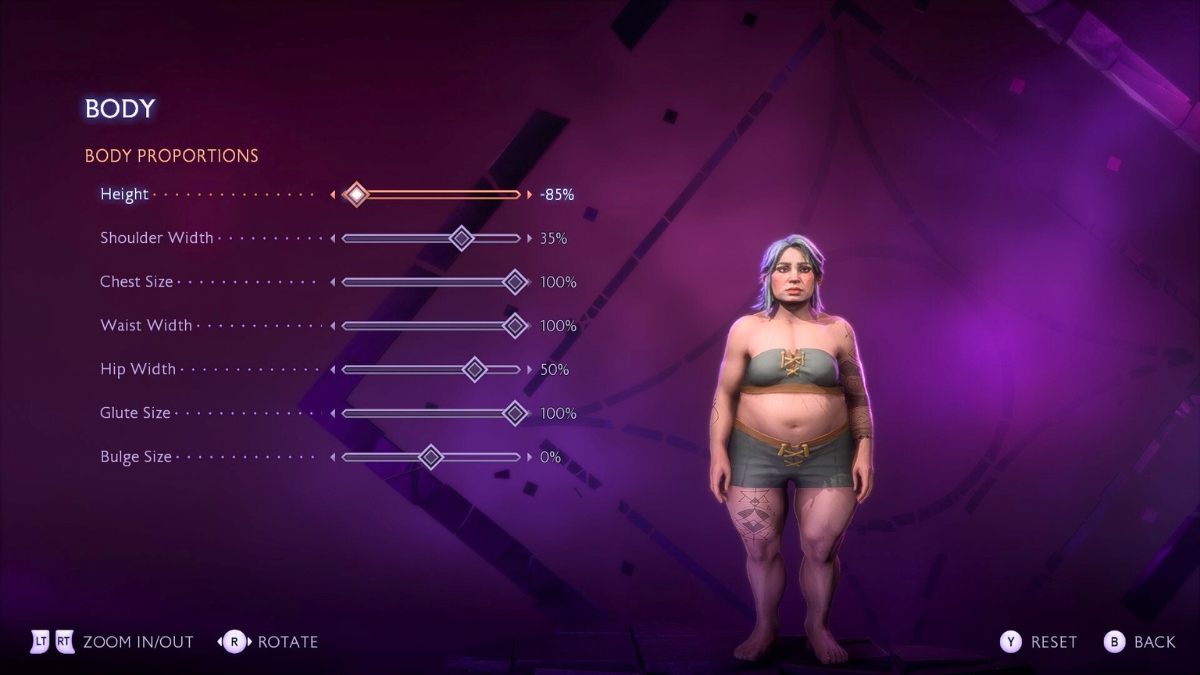
Task: Click the Height slider handle
Action: (356, 194)
